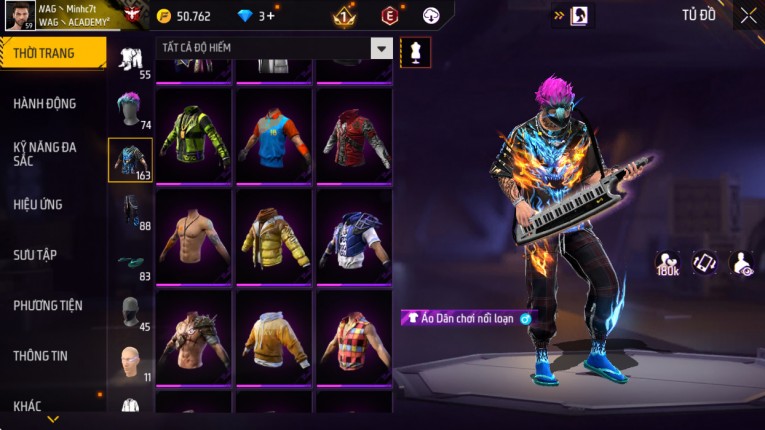Open the HÀNH ĐỘNG category
The image size is (765, 430).
tap(45, 103)
